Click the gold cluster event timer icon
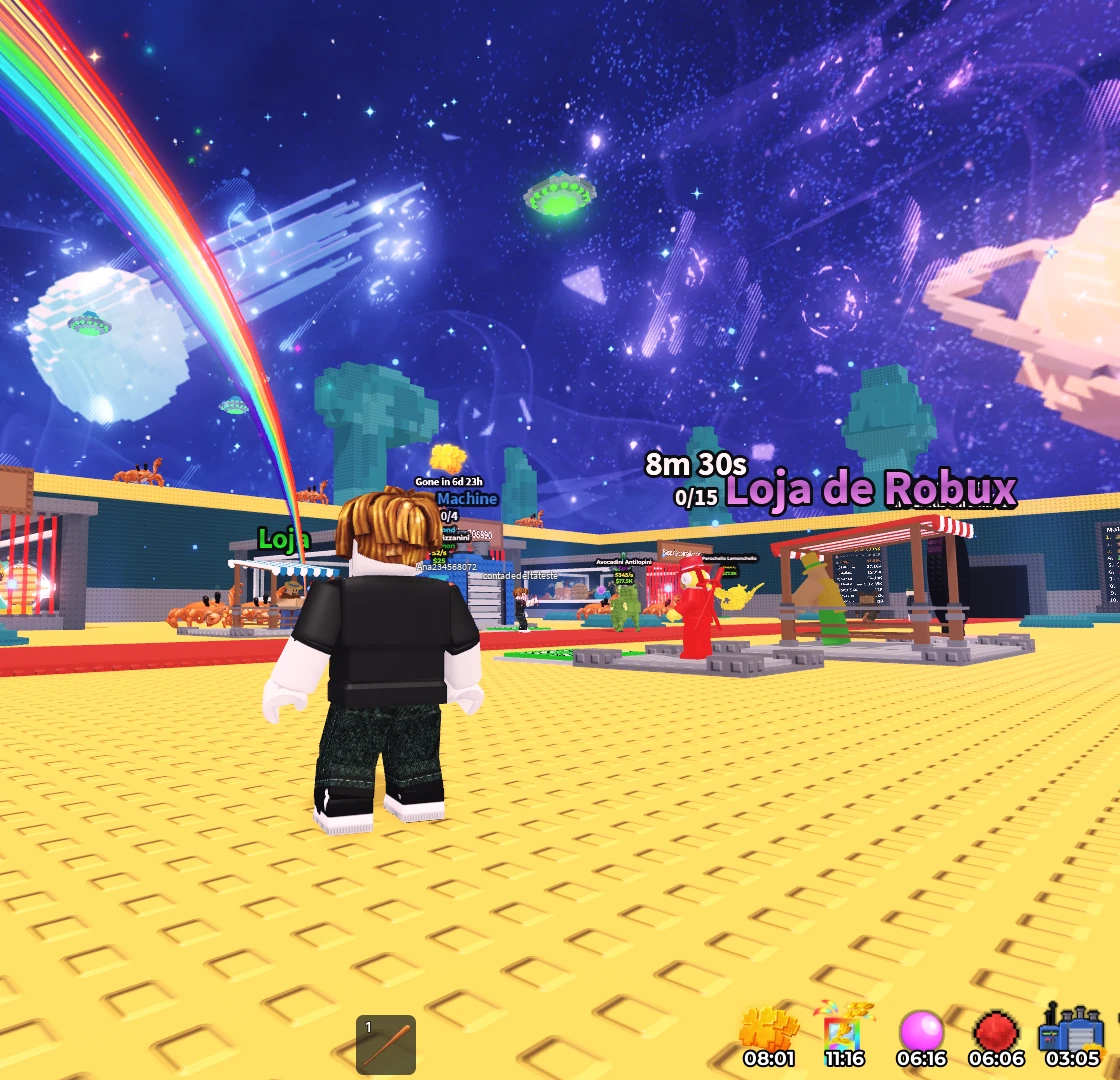The height and width of the screenshot is (1080, 1120). (x=769, y=1030)
